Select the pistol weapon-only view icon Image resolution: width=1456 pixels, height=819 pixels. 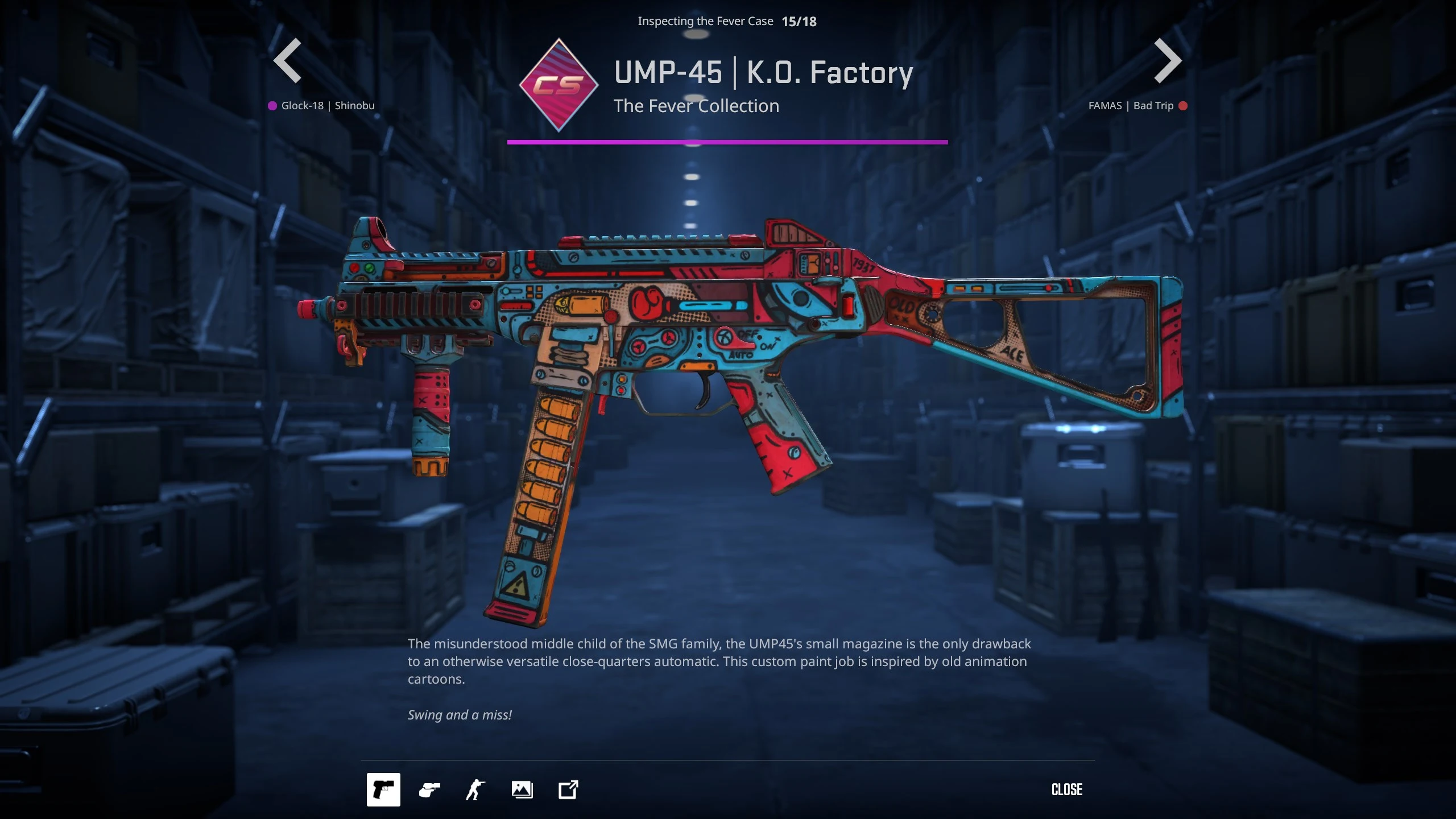pos(383,789)
